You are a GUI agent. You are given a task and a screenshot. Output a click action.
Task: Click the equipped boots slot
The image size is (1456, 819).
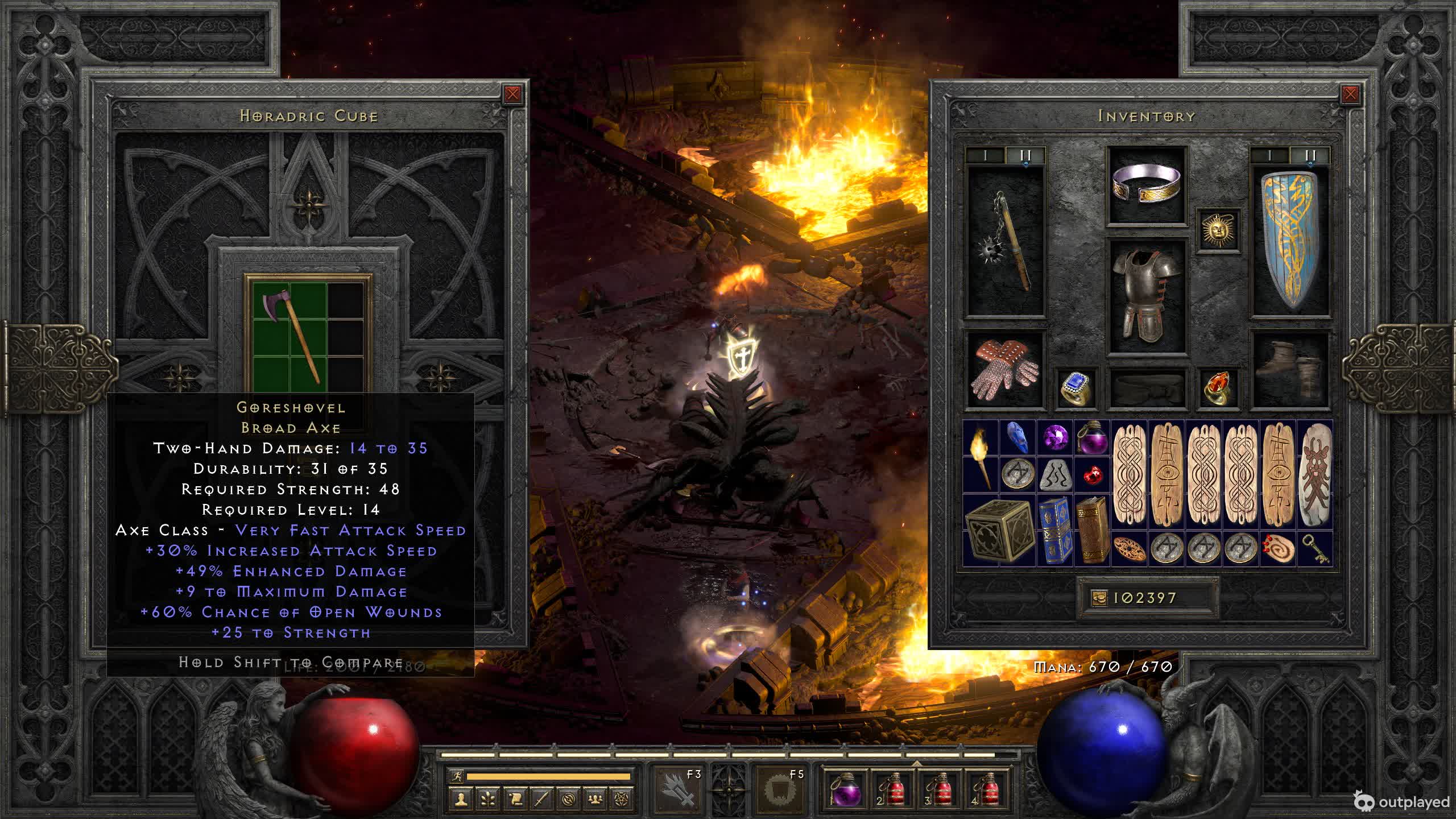coord(1290,370)
